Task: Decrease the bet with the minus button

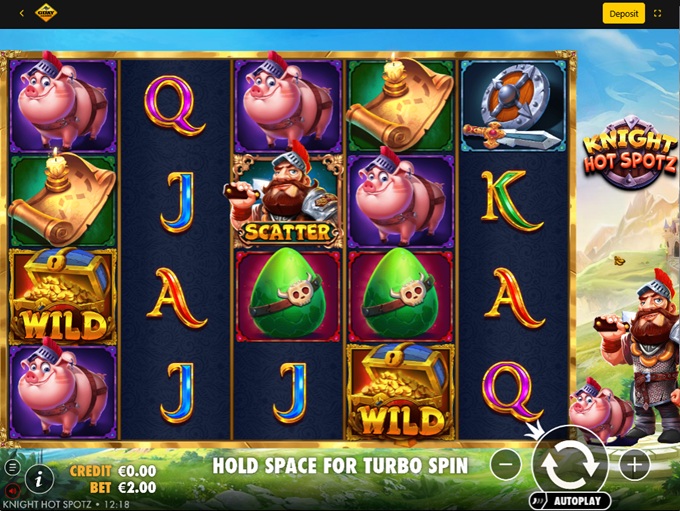Action: pyautogui.click(x=507, y=464)
